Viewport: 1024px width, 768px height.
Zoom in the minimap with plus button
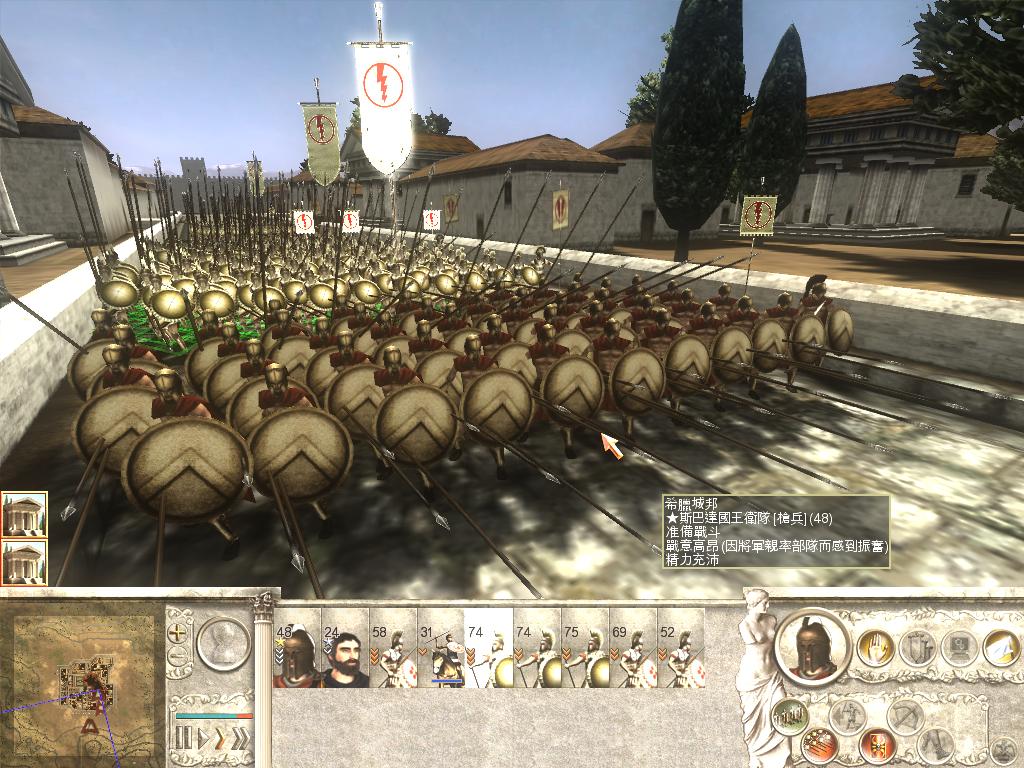(179, 633)
